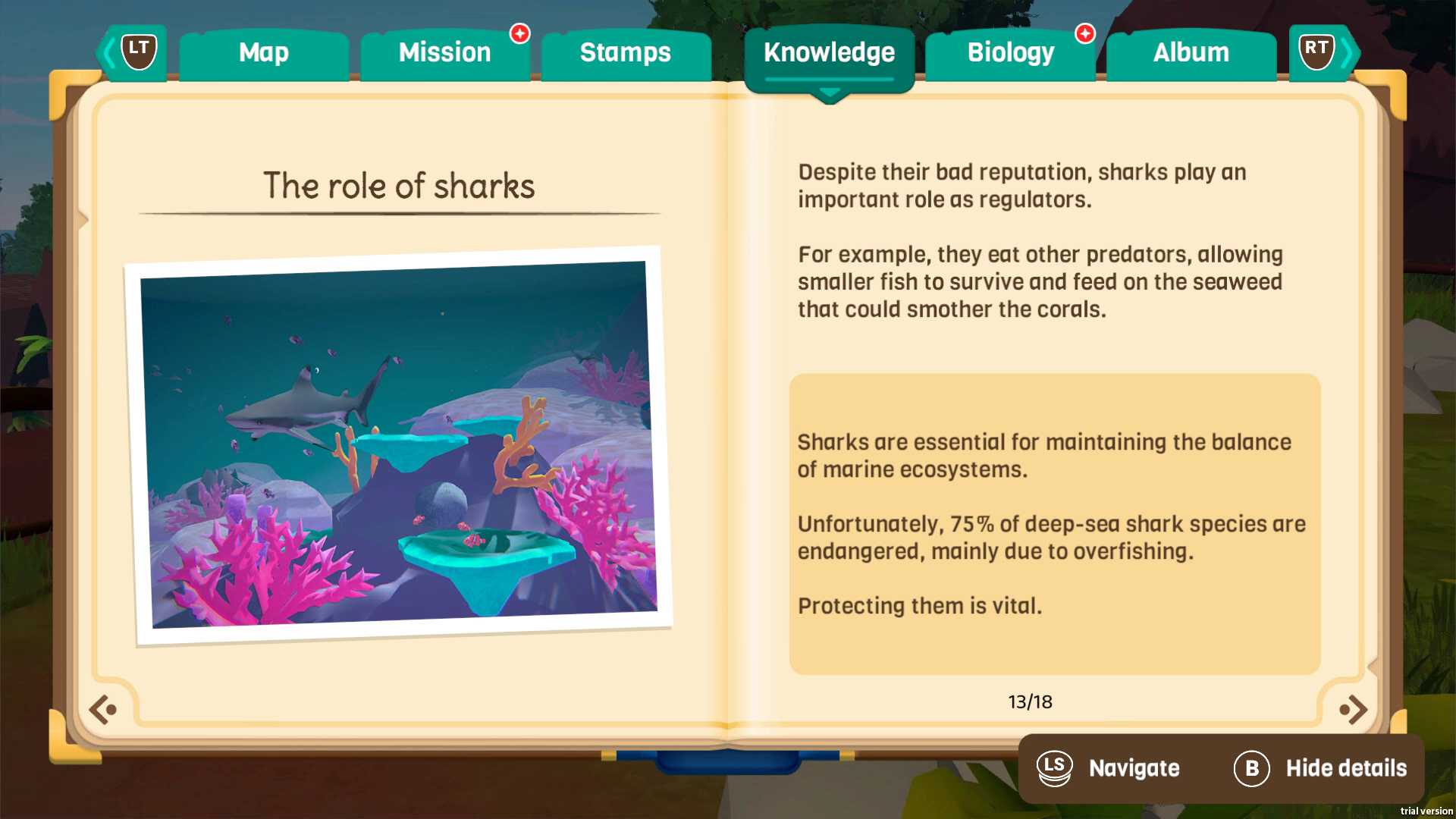Select the Knowledge tab

point(829,52)
